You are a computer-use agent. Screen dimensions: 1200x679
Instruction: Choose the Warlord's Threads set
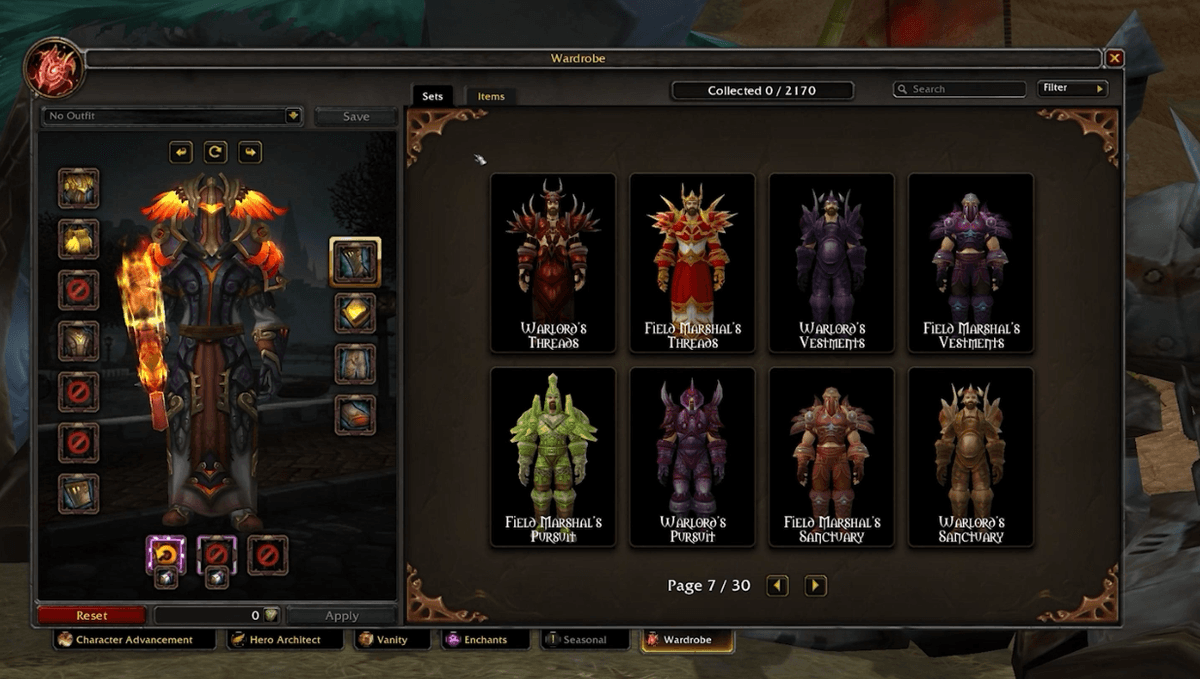click(x=553, y=263)
